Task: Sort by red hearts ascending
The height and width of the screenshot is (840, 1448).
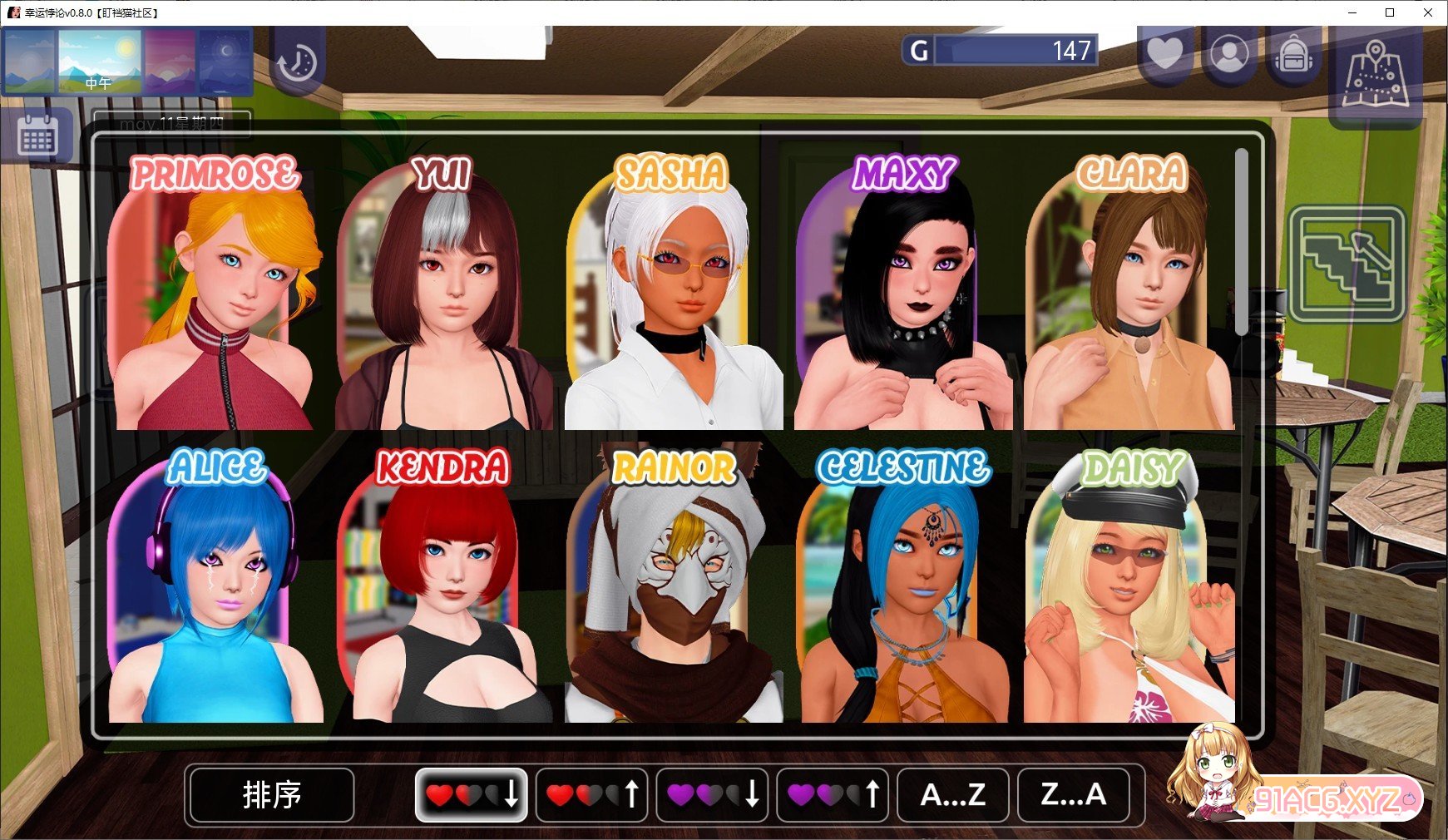Action: (591, 795)
